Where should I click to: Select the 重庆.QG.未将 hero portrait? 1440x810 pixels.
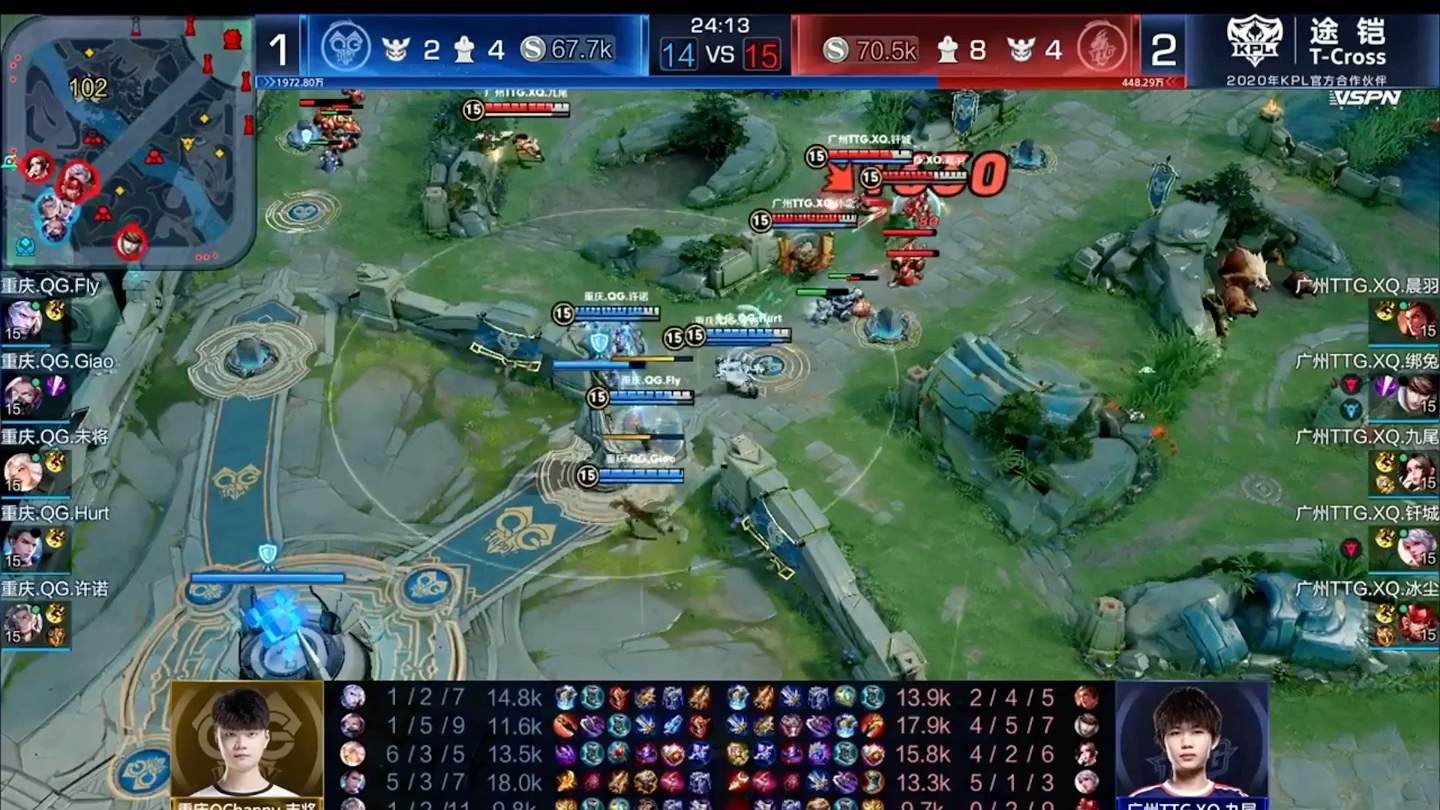(x=21, y=472)
